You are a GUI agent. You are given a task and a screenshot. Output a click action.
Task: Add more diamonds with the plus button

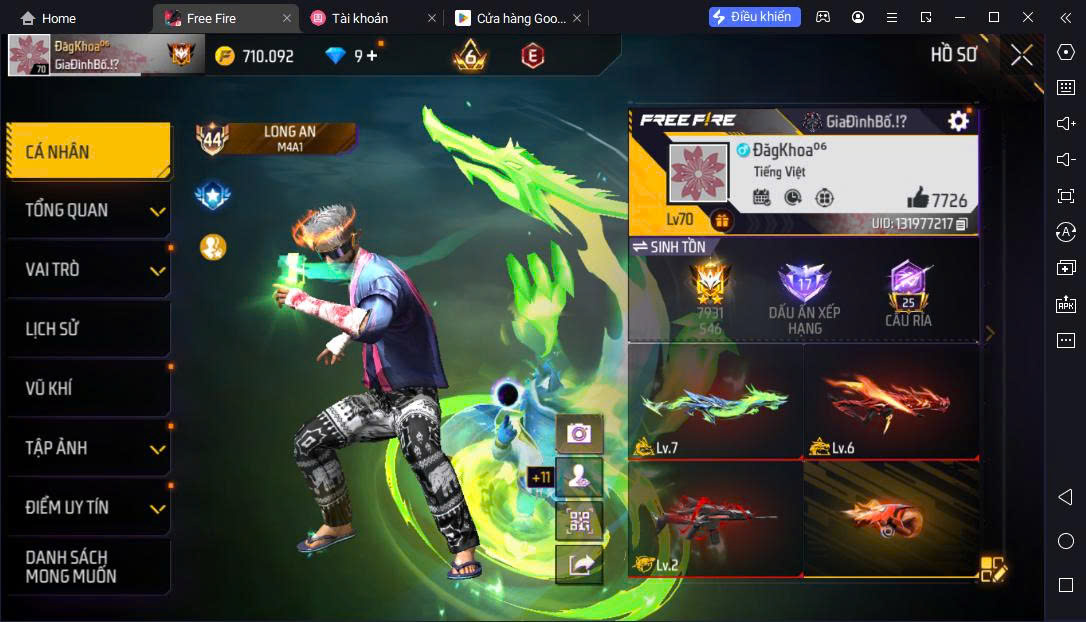point(372,56)
